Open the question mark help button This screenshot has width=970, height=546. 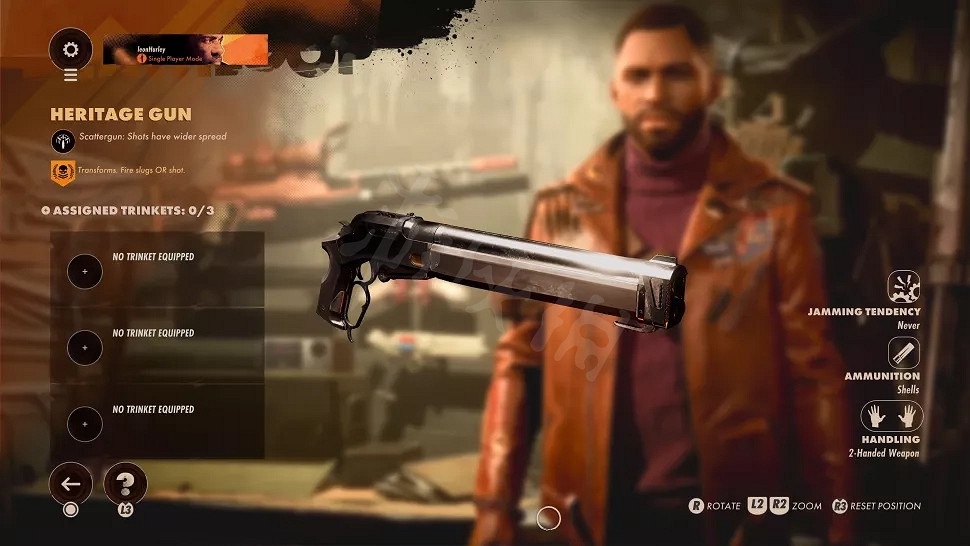125,484
